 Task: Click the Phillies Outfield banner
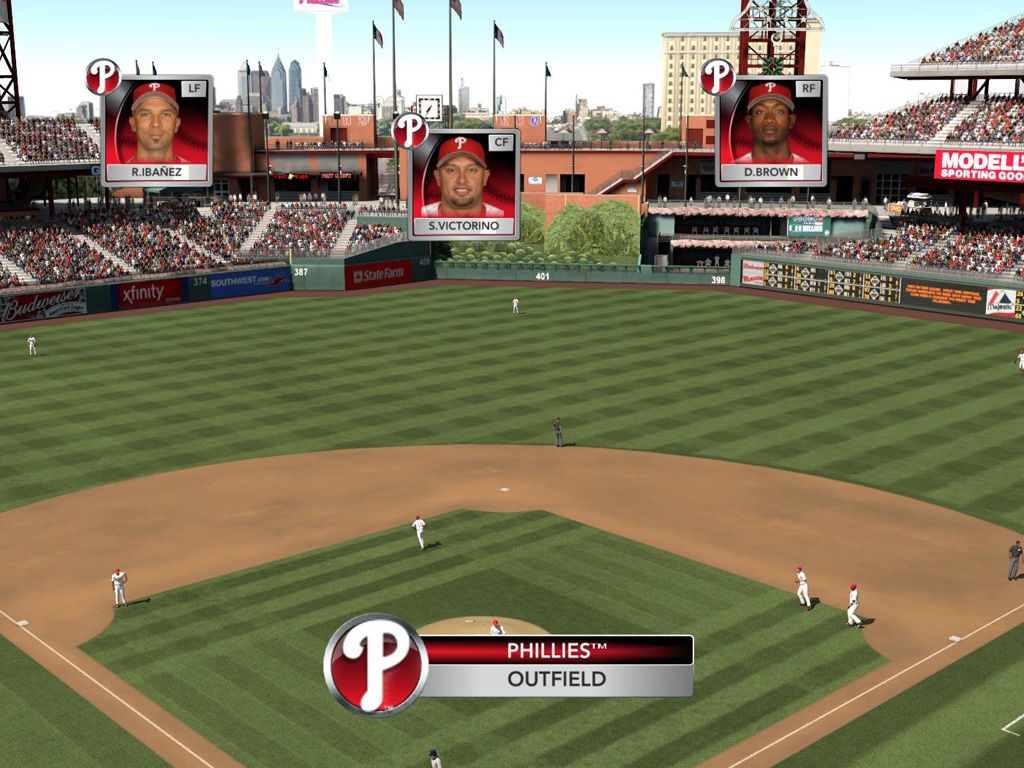point(556,665)
